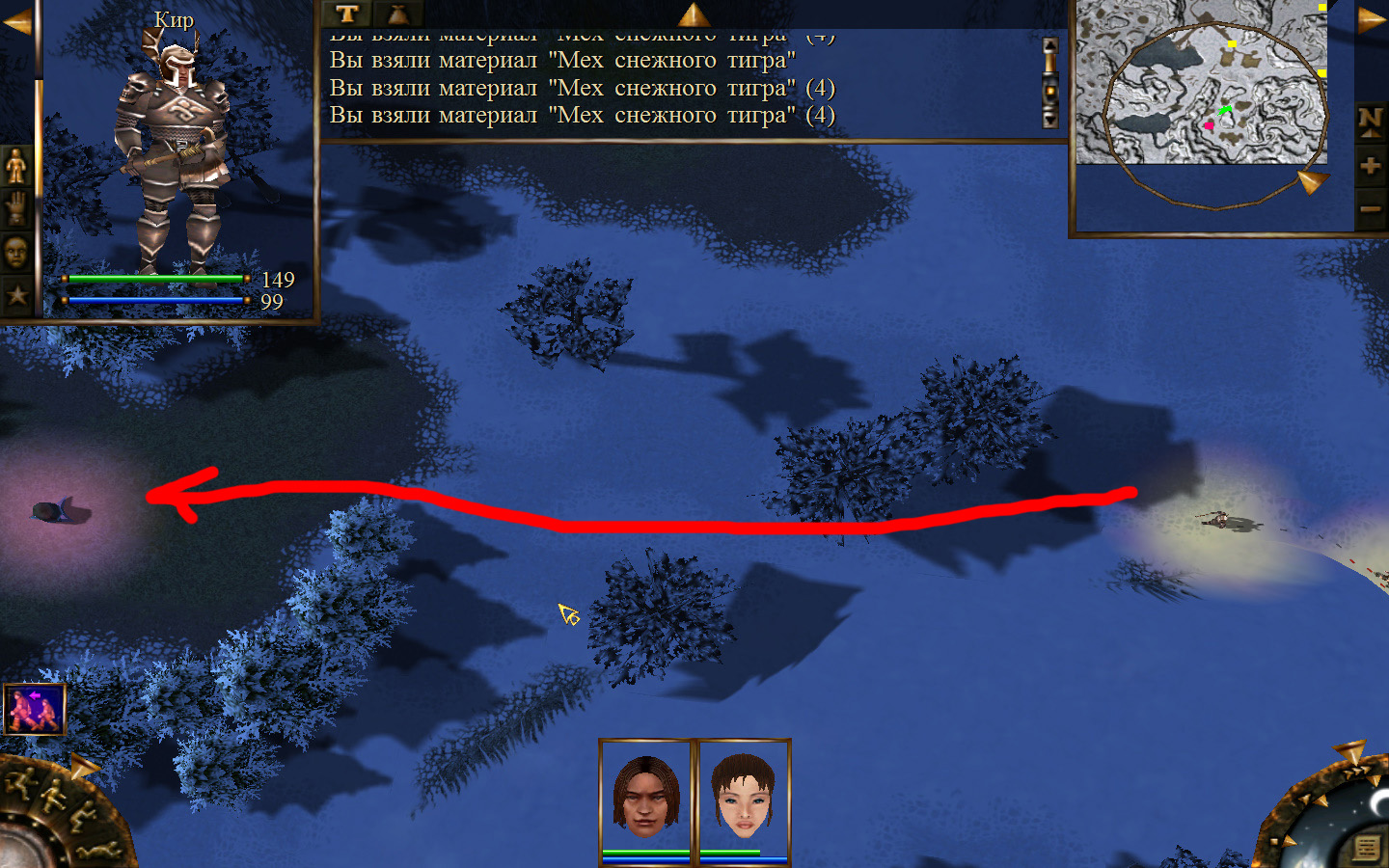Toggle the group movement icon
The width and height of the screenshot is (1389, 868).
[x=35, y=709]
